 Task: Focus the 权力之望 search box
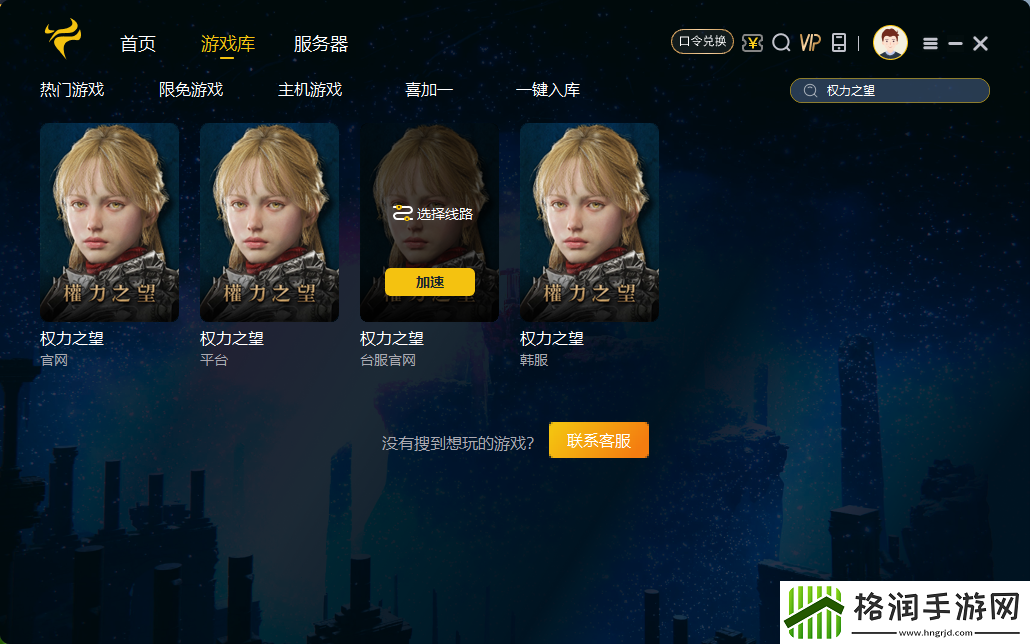(x=900, y=91)
